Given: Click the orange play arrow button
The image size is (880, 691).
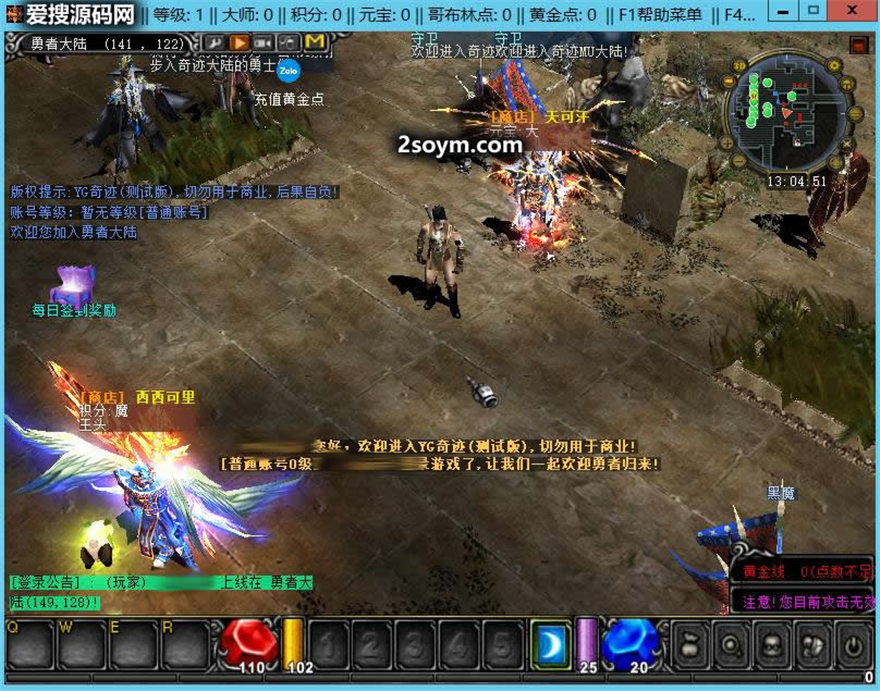Looking at the screenshot, I should point(240,42).
